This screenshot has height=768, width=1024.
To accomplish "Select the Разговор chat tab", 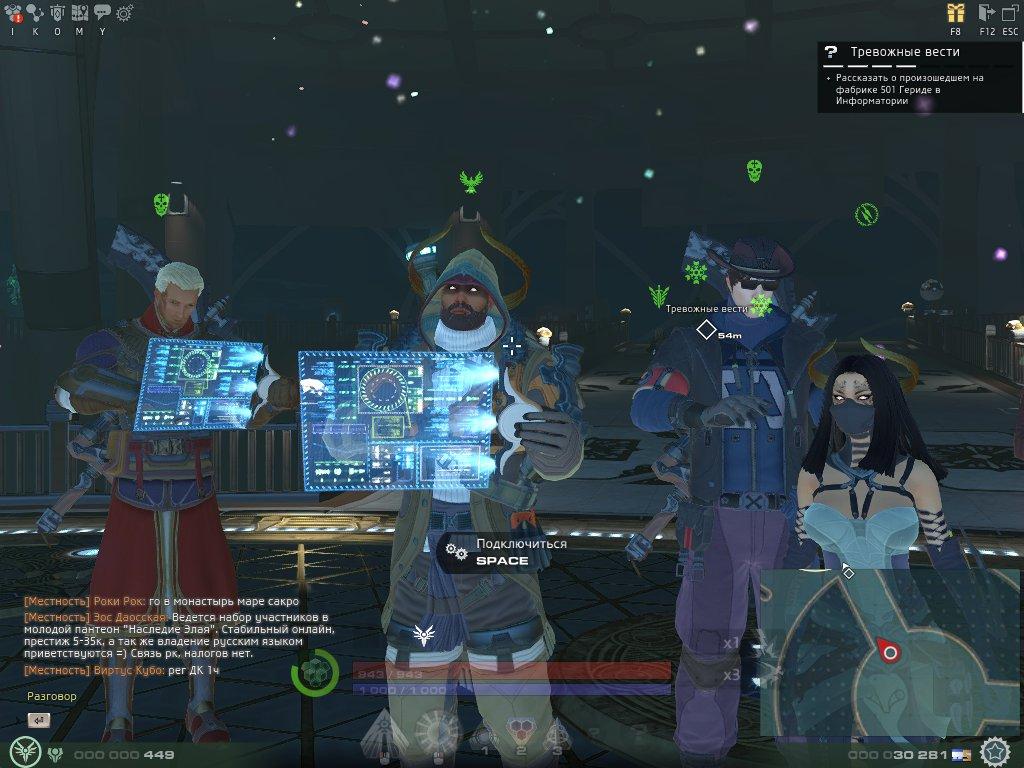I will click(52, 696).
